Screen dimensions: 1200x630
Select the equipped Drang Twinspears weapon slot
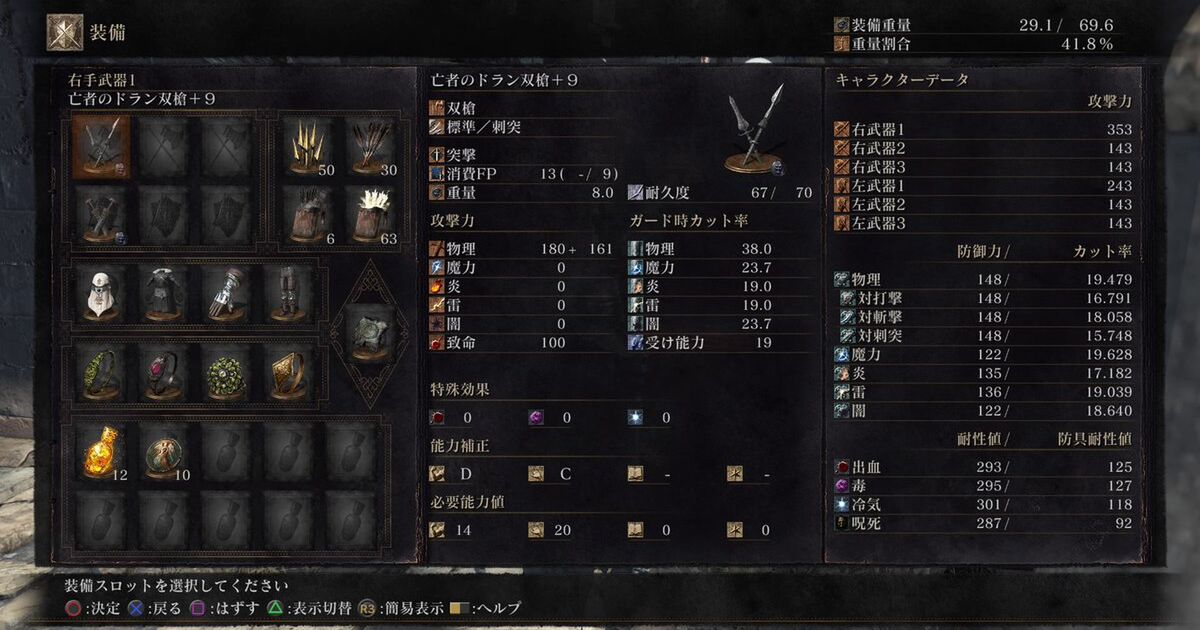(x=101, y=148)
